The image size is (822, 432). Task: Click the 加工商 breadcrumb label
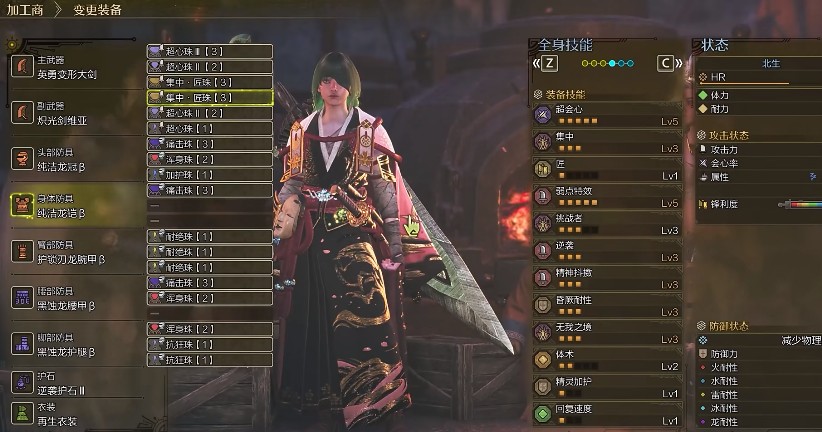coord(25,10)
